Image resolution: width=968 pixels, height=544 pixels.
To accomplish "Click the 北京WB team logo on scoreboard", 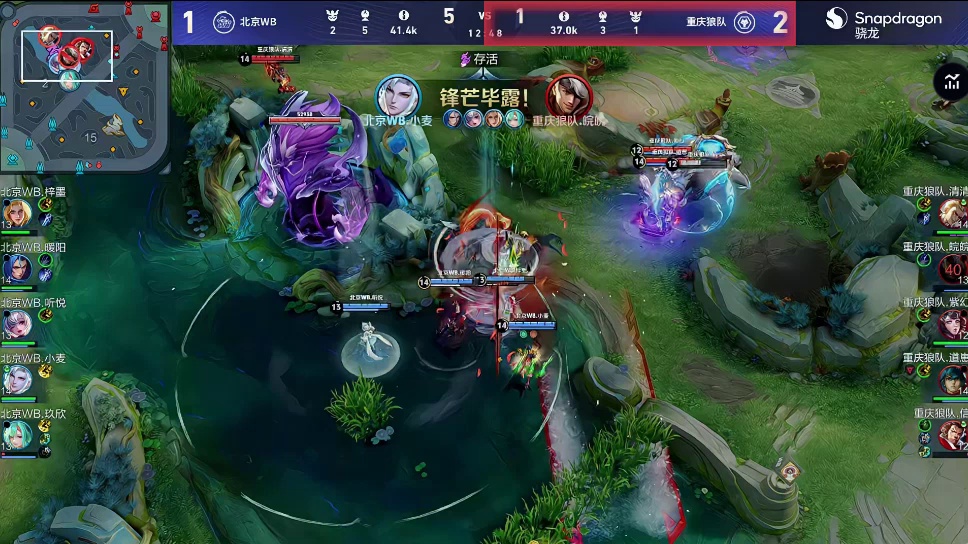I will pos(224,22).
